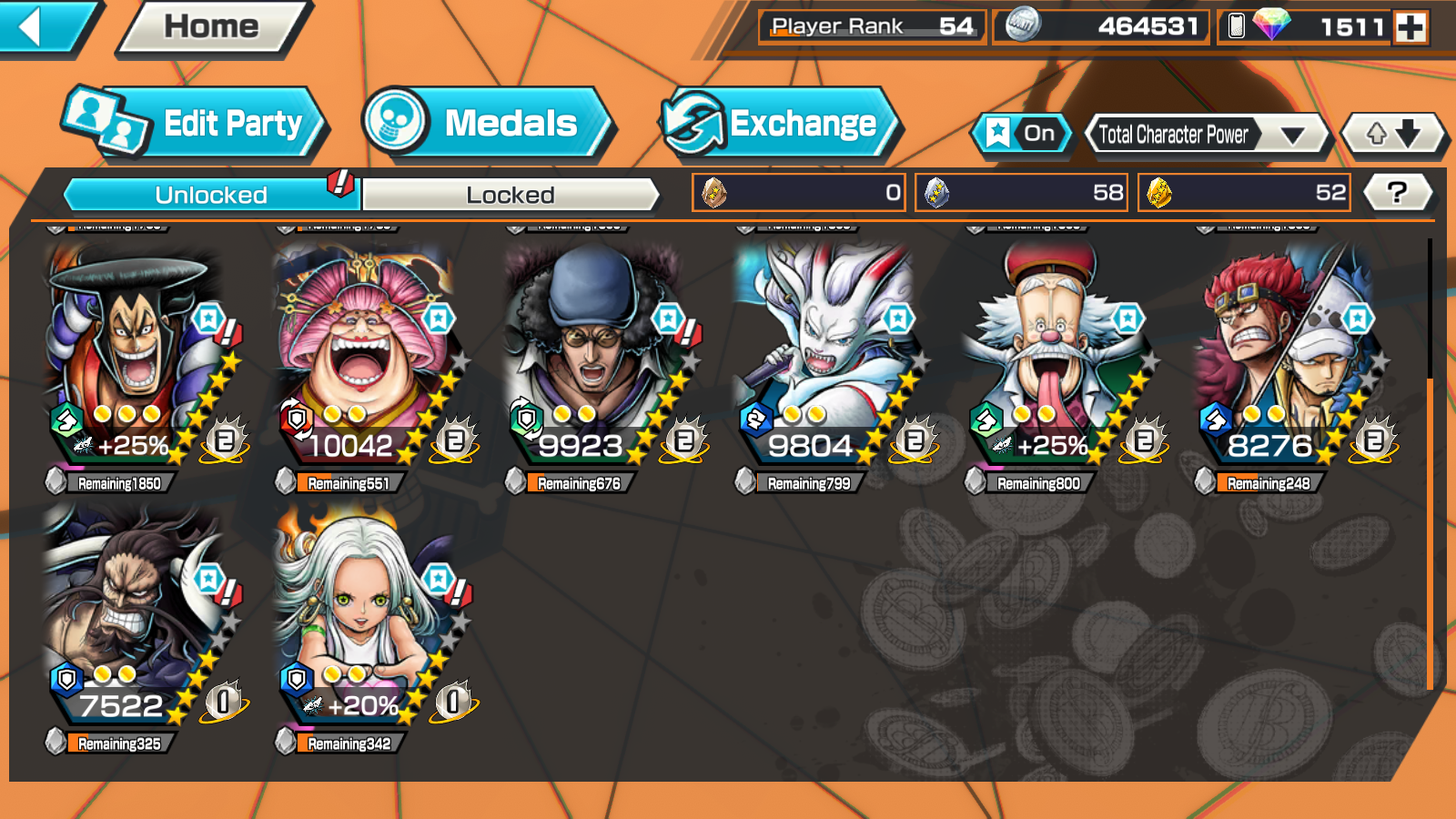Choose the Oden character with Remaining 1850

point(135,355)
